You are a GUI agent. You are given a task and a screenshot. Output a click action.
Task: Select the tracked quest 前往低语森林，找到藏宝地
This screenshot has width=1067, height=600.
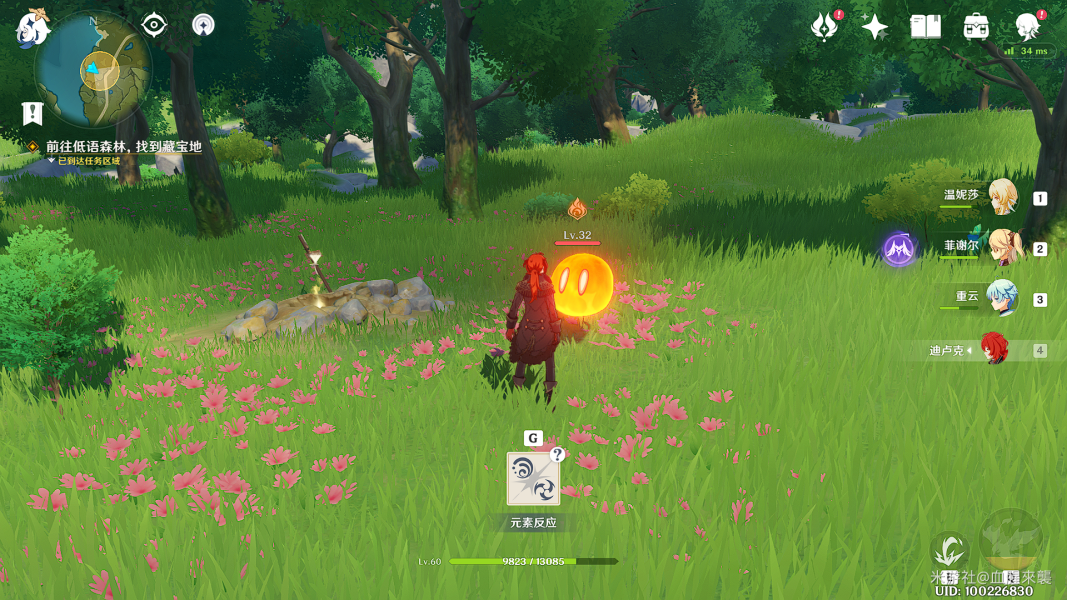coord(123,146)
